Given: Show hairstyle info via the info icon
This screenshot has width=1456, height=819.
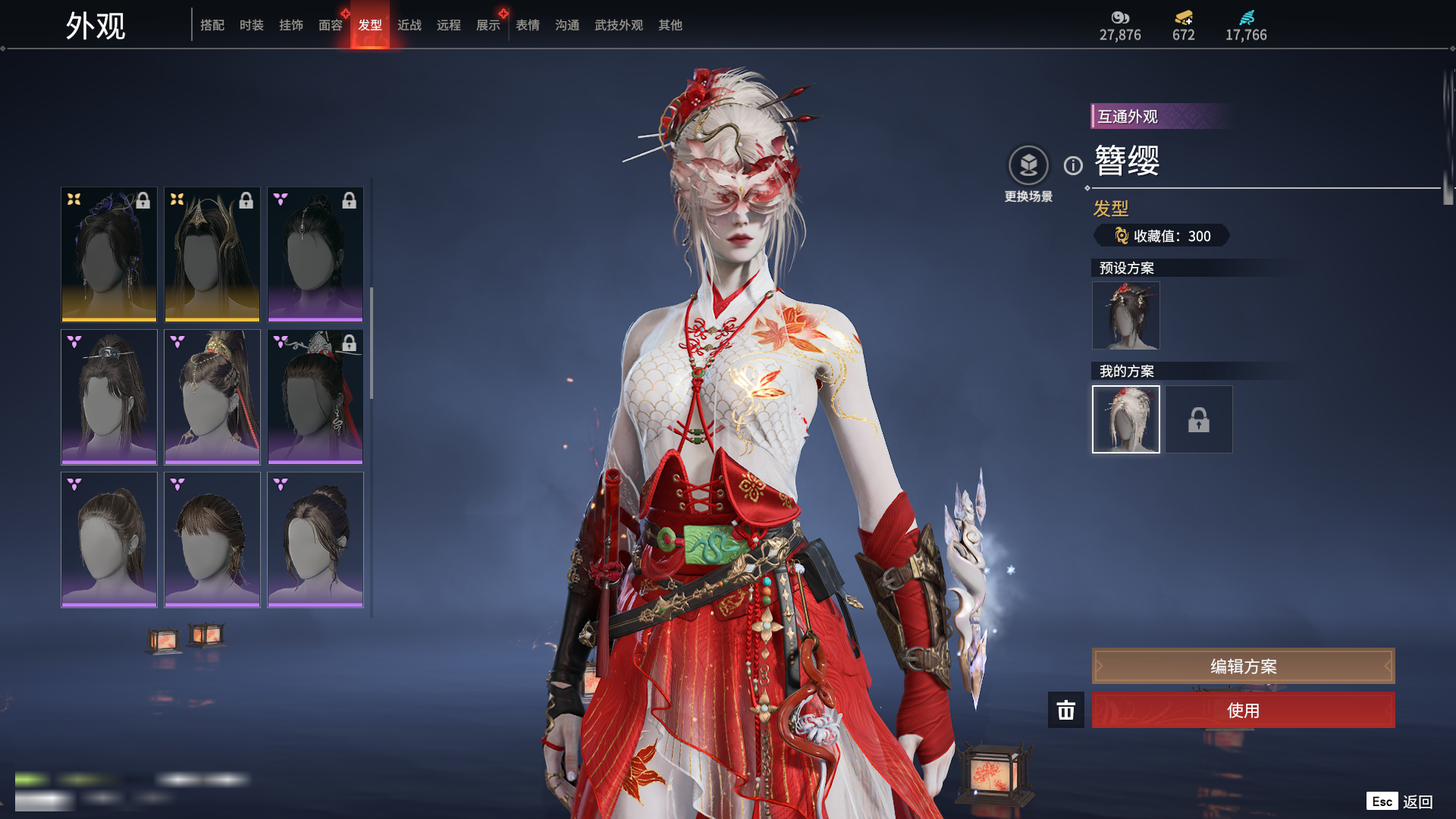Looking at the screenshot, I should (1073, 165).
